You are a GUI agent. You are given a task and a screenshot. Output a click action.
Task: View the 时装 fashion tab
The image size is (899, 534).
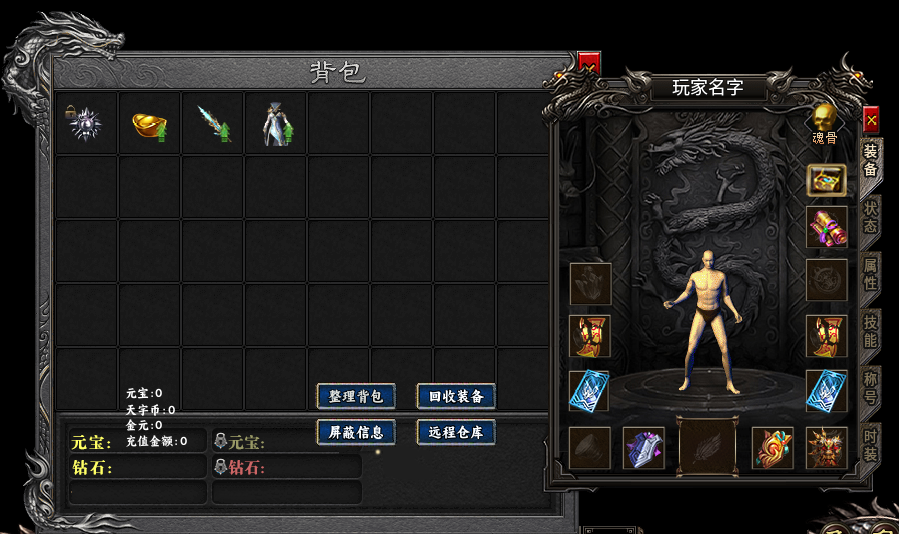point(870,445)
